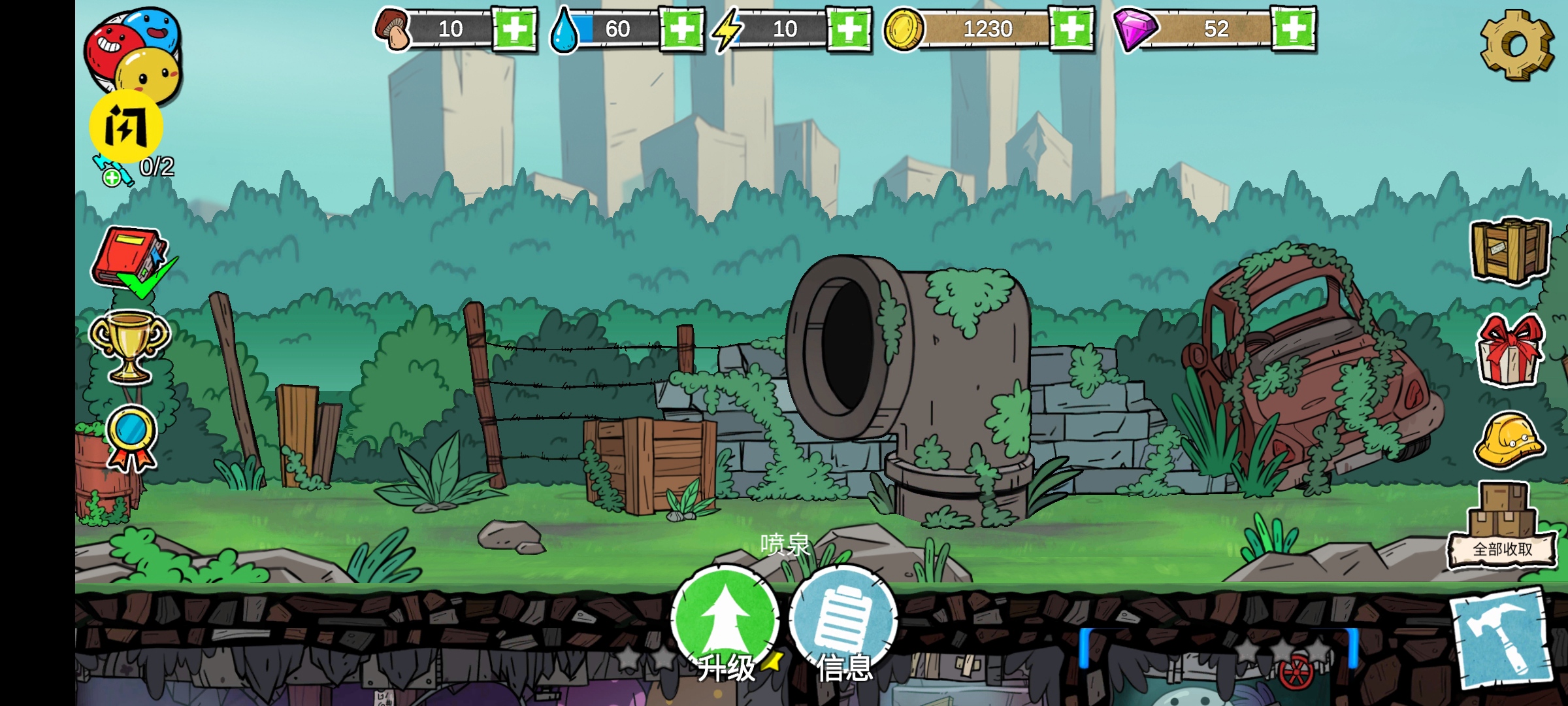This screenshot has height=706, width=1568.
Task: Open the blue medal ribbon icon
Action: click(131, 437)
